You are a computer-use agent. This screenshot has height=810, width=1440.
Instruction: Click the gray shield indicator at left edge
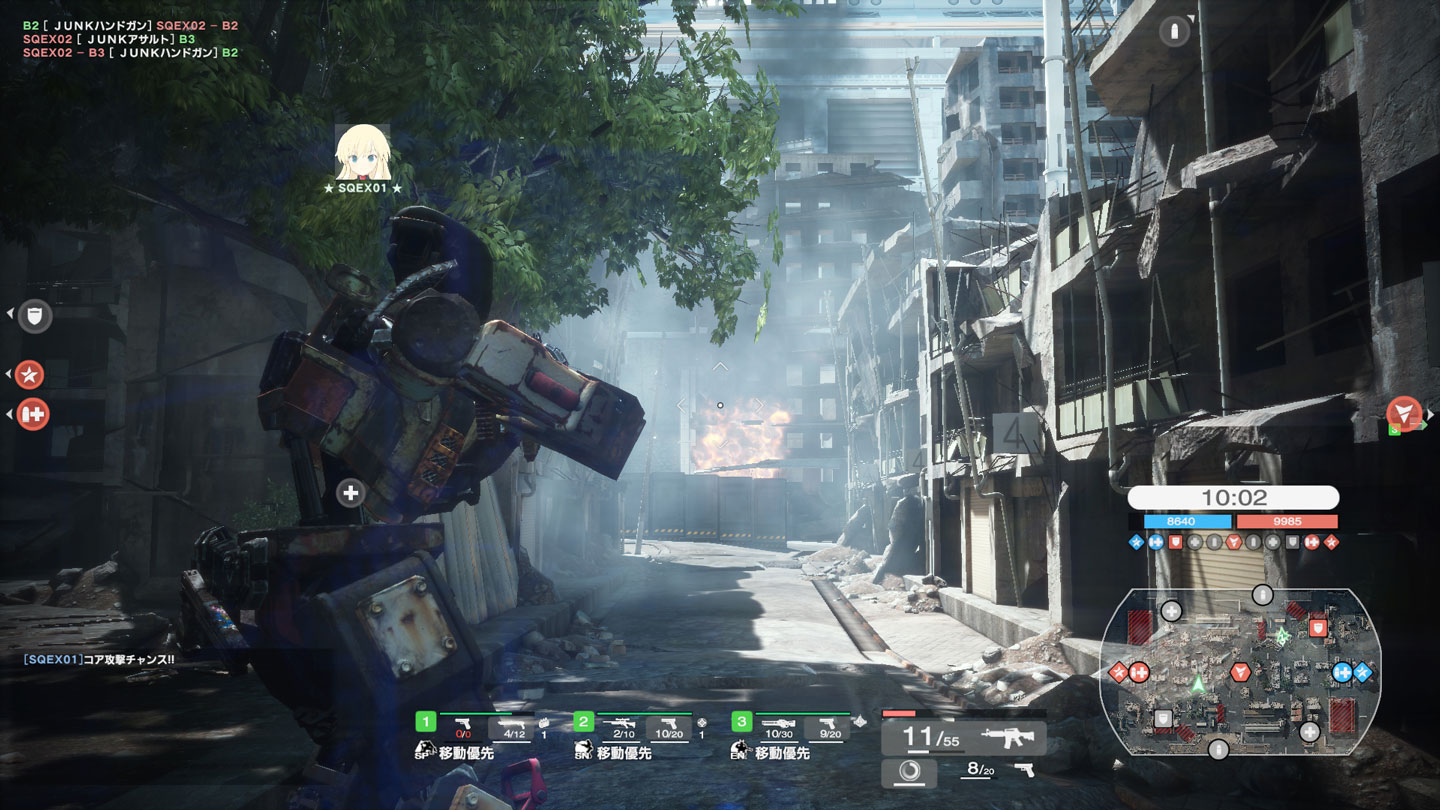point(36,317)
